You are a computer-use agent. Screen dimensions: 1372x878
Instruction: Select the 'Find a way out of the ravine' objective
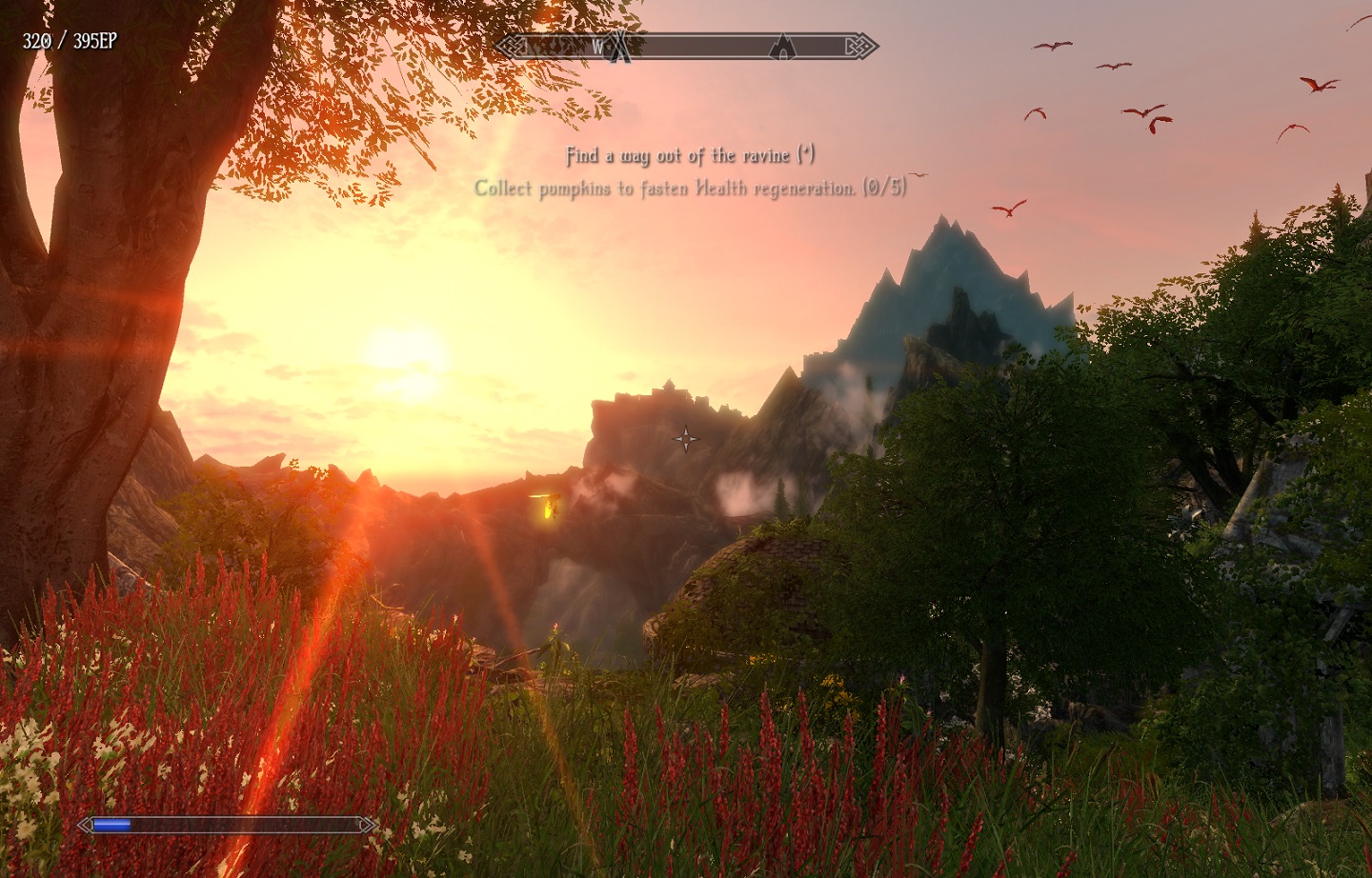[x=690, y=155]
